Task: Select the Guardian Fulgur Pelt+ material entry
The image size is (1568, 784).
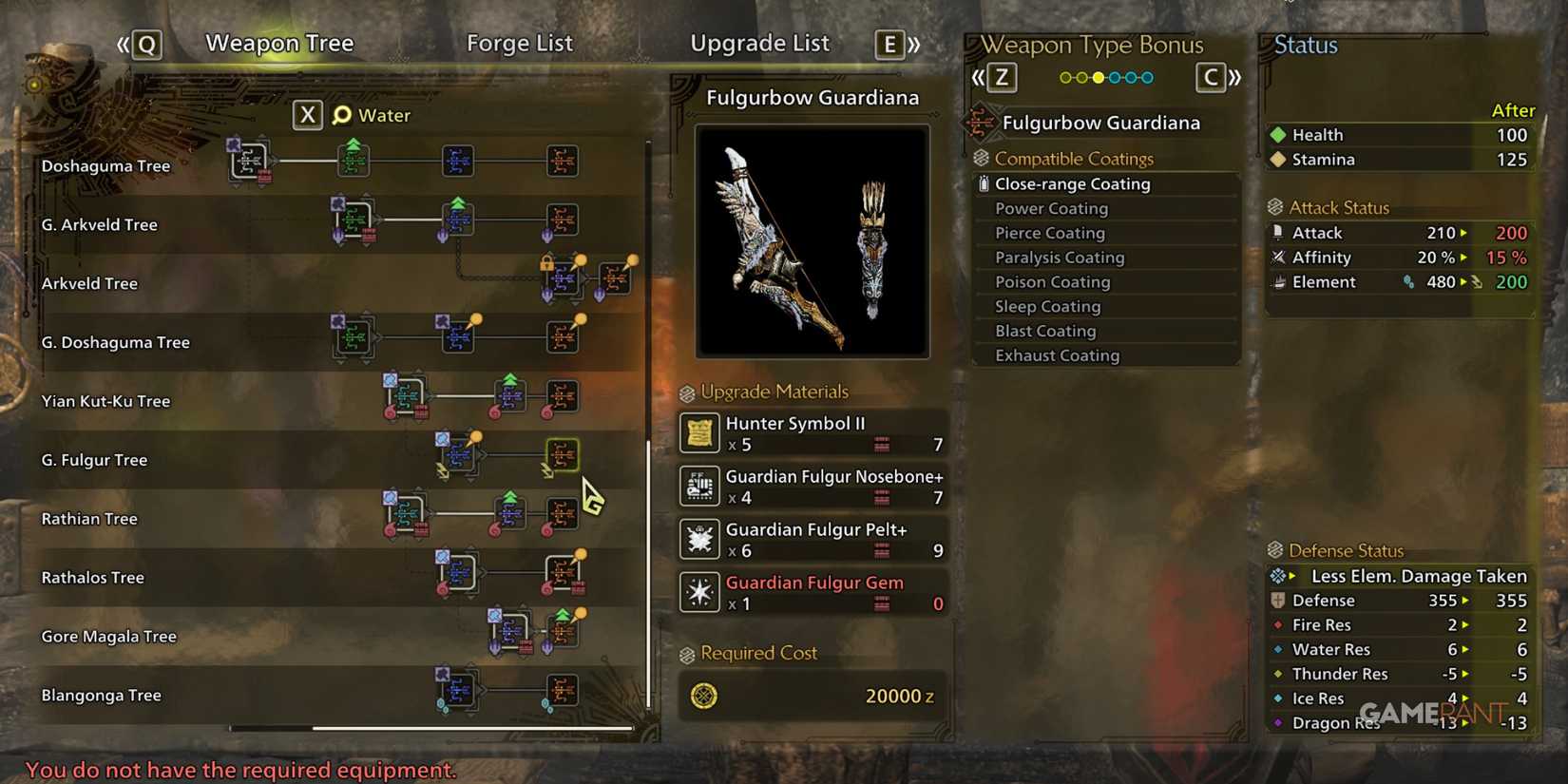Action: pos(813,539)
